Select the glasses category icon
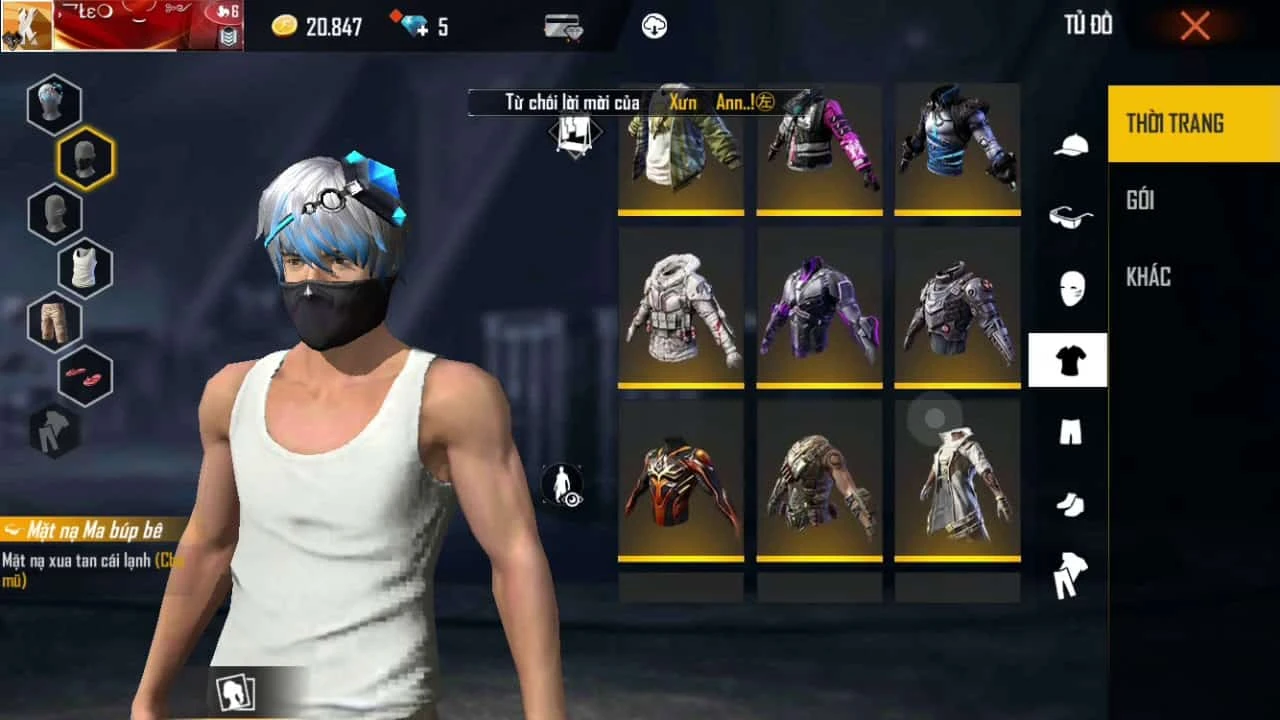The width and height of the screenshot is (1280, 720). (1070, 217)
